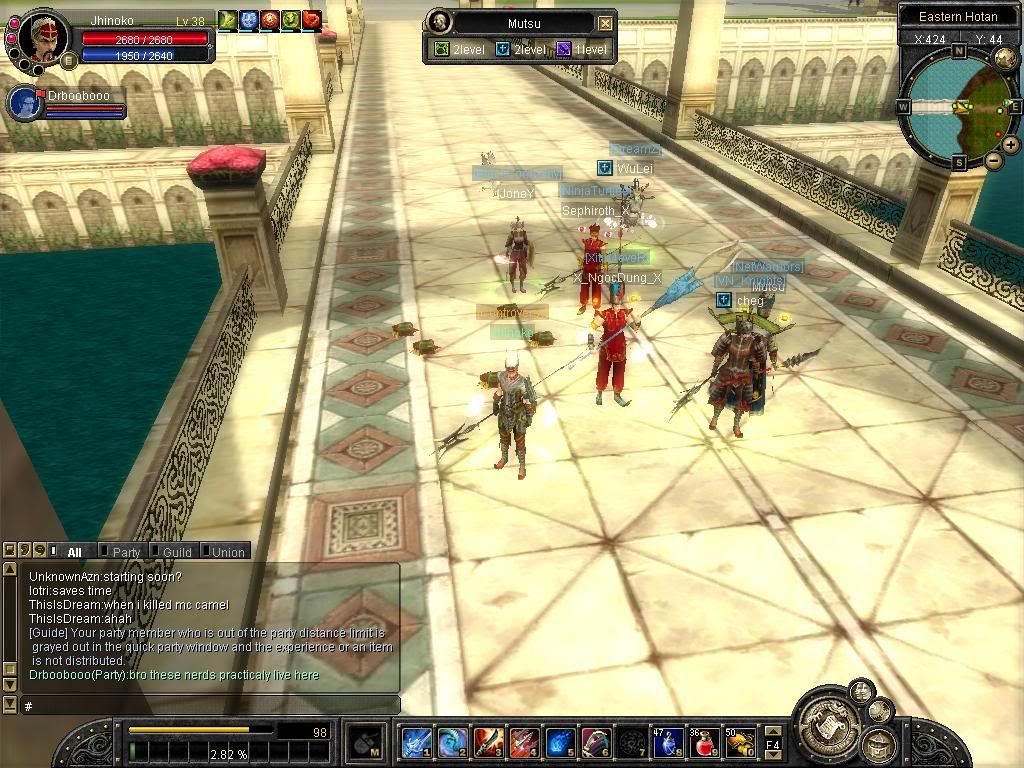This screenshot has width=1024, height=768.
Task: Activate the spear skill in hotbar slot 1
Action: [x=416, y=742]
